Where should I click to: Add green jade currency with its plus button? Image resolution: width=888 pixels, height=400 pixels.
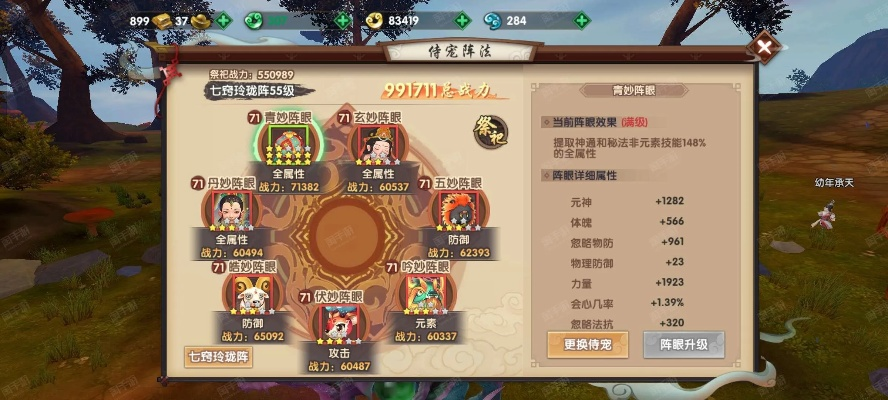(x=343, y=20)
